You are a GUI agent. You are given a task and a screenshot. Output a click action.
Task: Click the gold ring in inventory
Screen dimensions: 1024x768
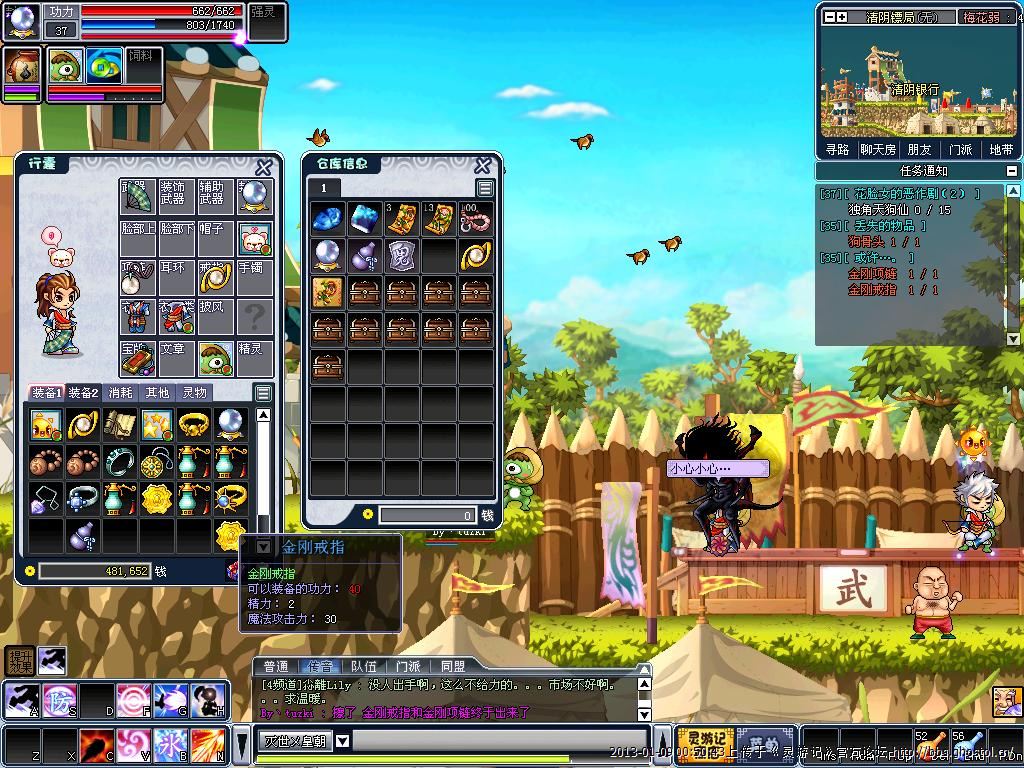coord(194,424)
